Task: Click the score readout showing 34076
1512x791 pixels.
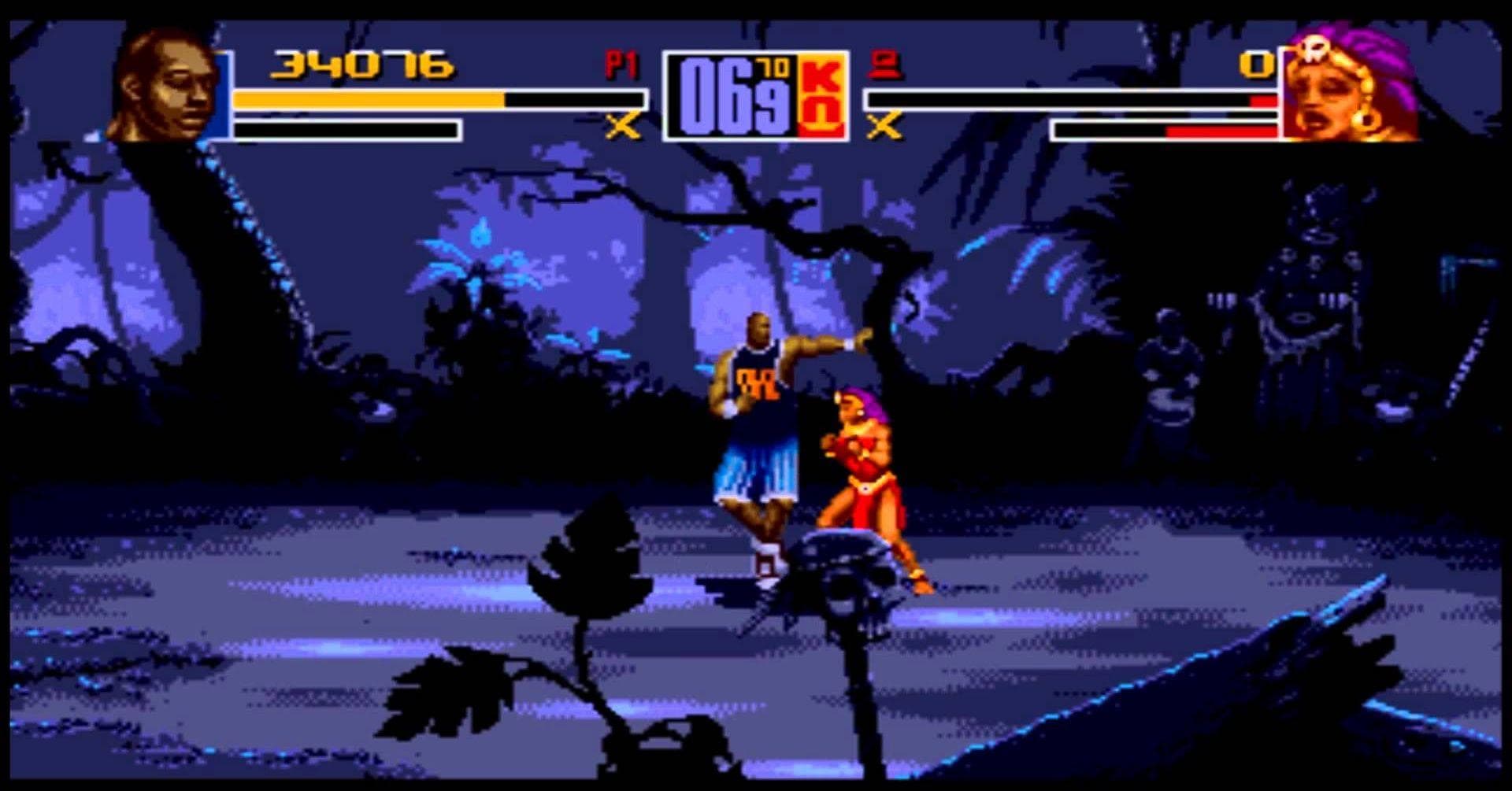Action: pyautogui.click(x=362, y=67)
